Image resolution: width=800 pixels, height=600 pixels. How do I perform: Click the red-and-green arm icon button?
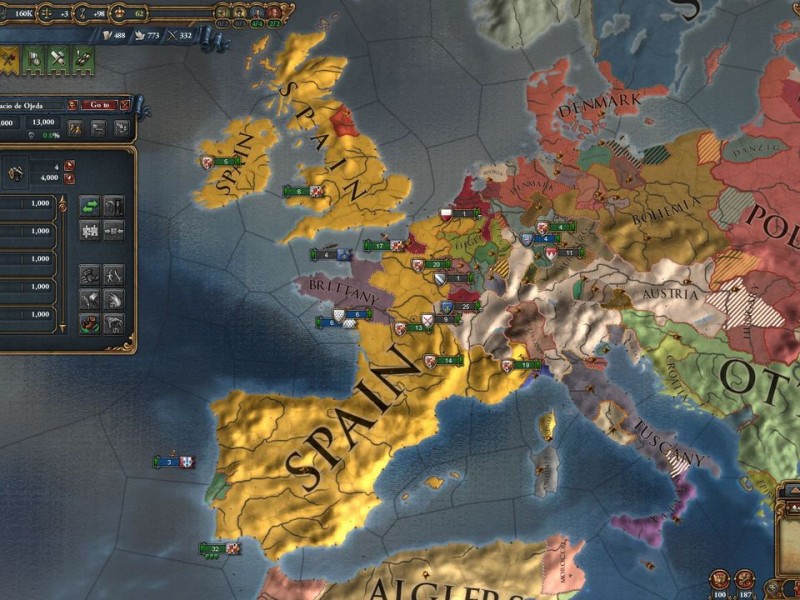tap(89, 323)
